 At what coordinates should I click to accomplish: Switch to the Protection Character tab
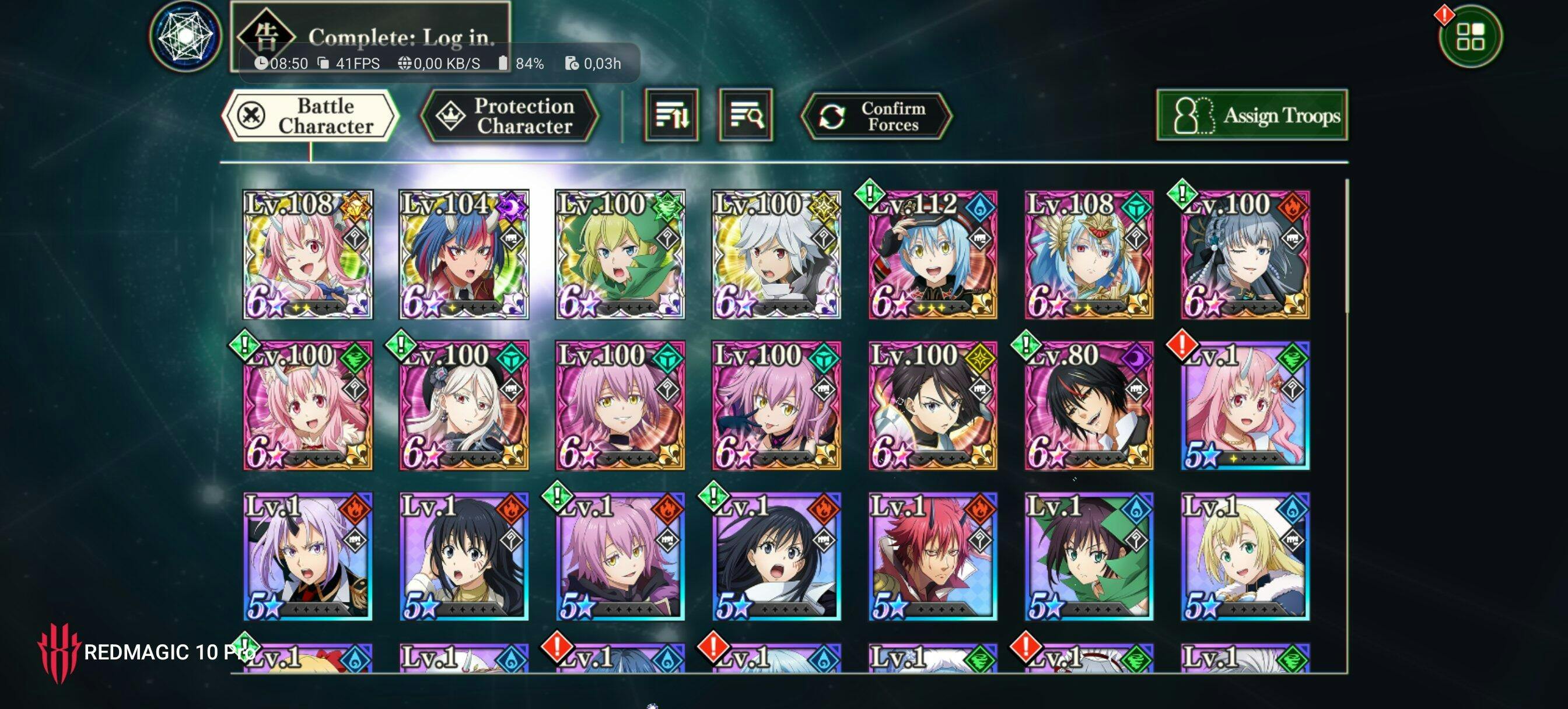click(x=509, y=115)
